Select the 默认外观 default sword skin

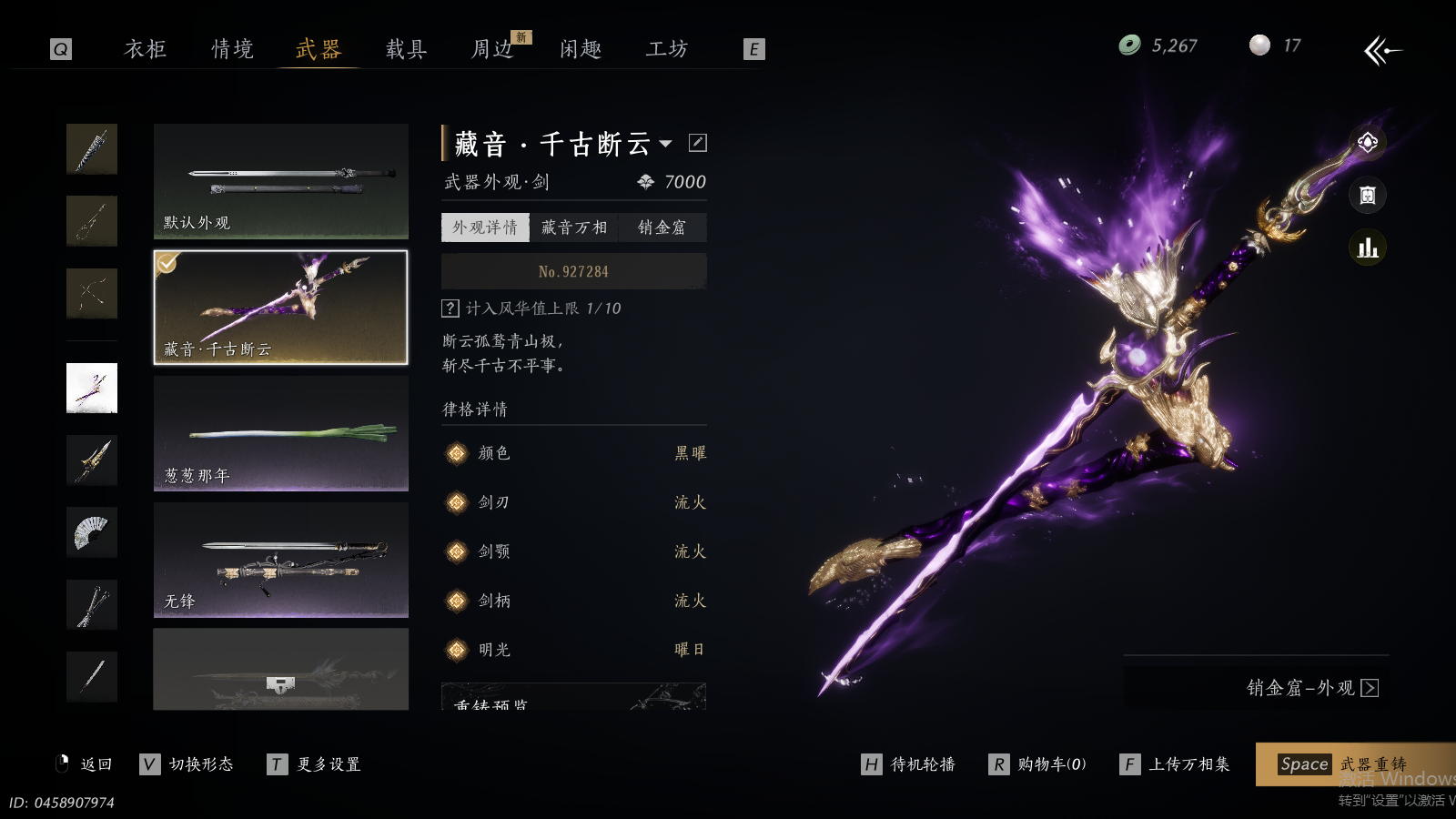coord(280,181)
